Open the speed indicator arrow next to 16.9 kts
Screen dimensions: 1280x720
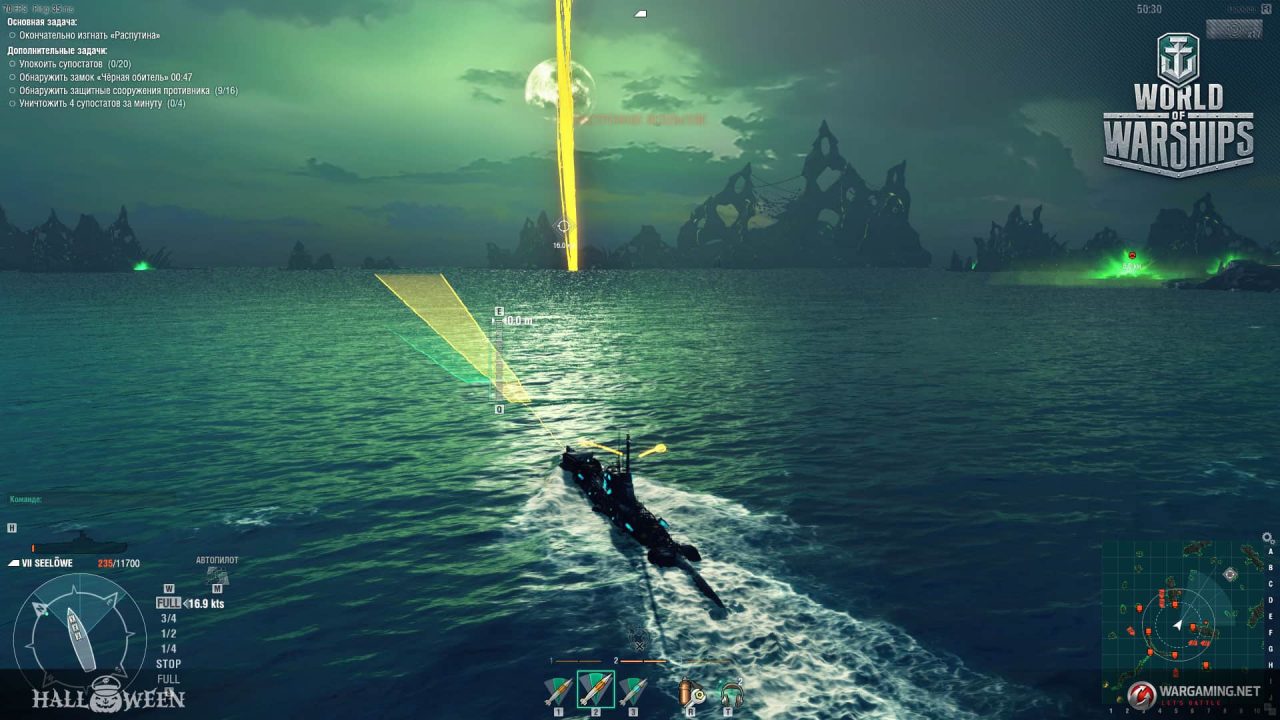(x=186, y=603)
